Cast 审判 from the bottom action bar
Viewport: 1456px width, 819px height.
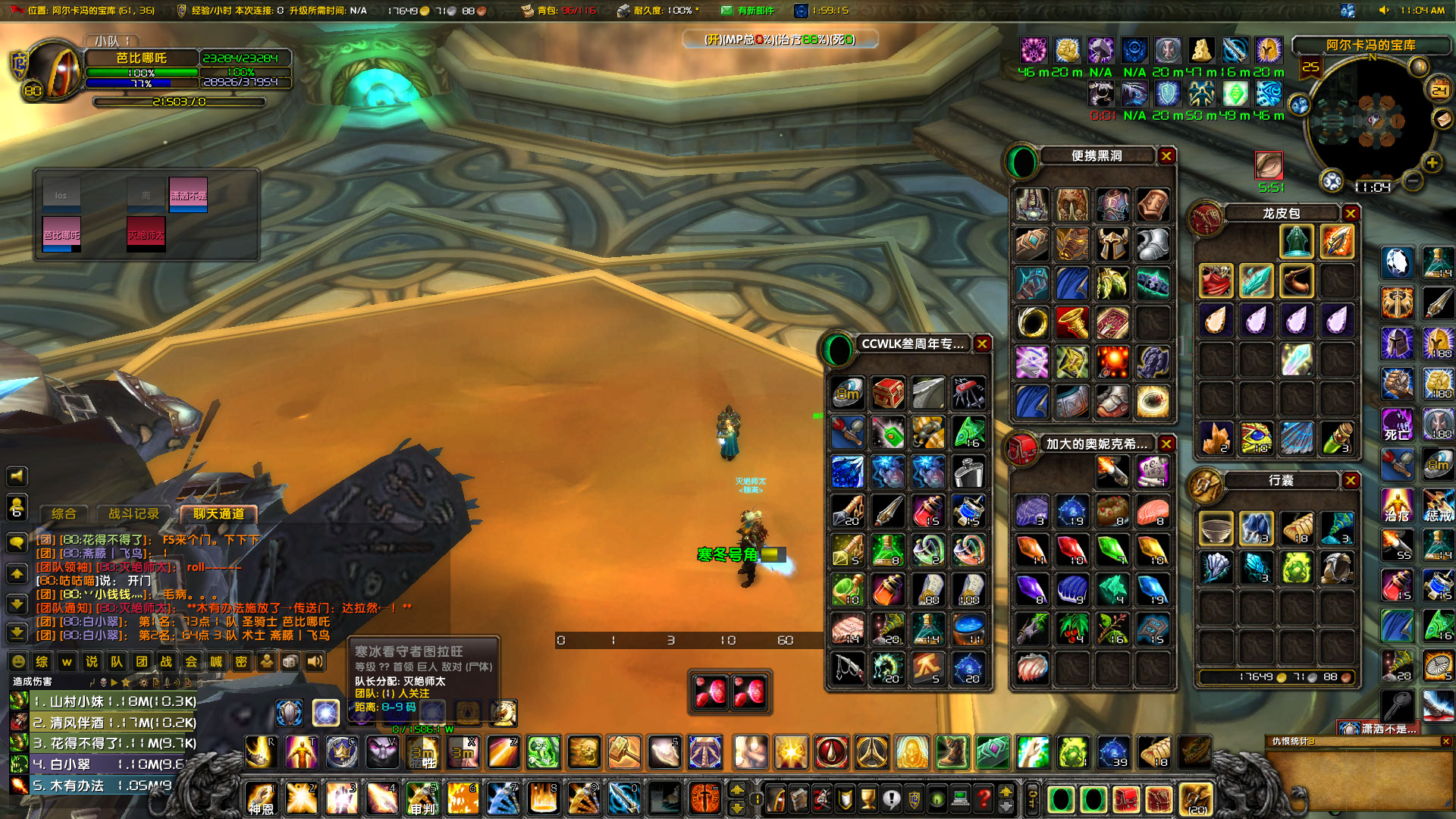pos(422,800)
